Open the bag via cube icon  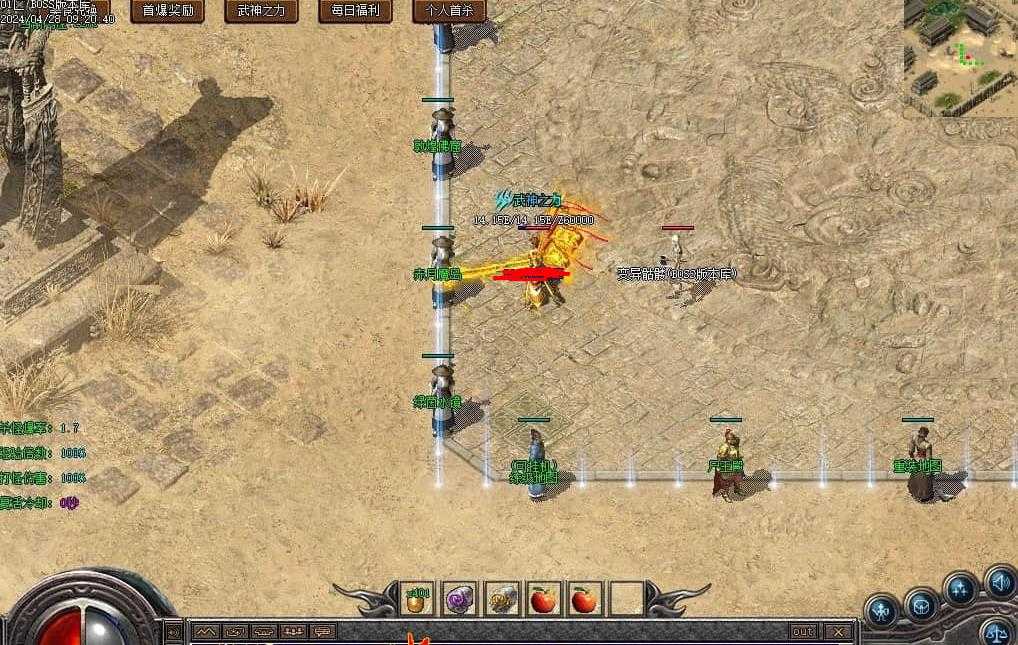click(x=921, y=603)
